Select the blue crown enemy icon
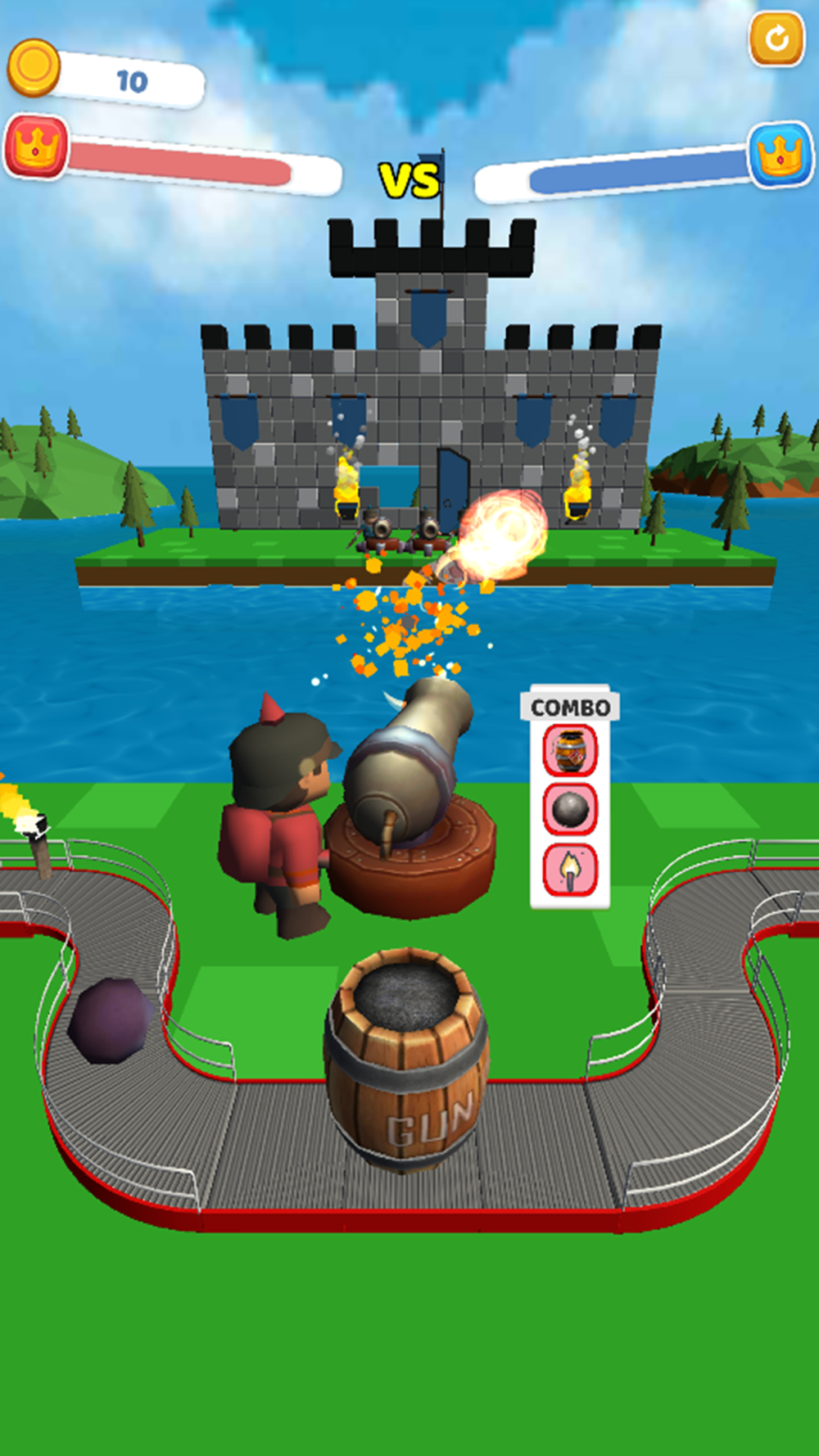 pyautogui.click(x=780, y=154)
